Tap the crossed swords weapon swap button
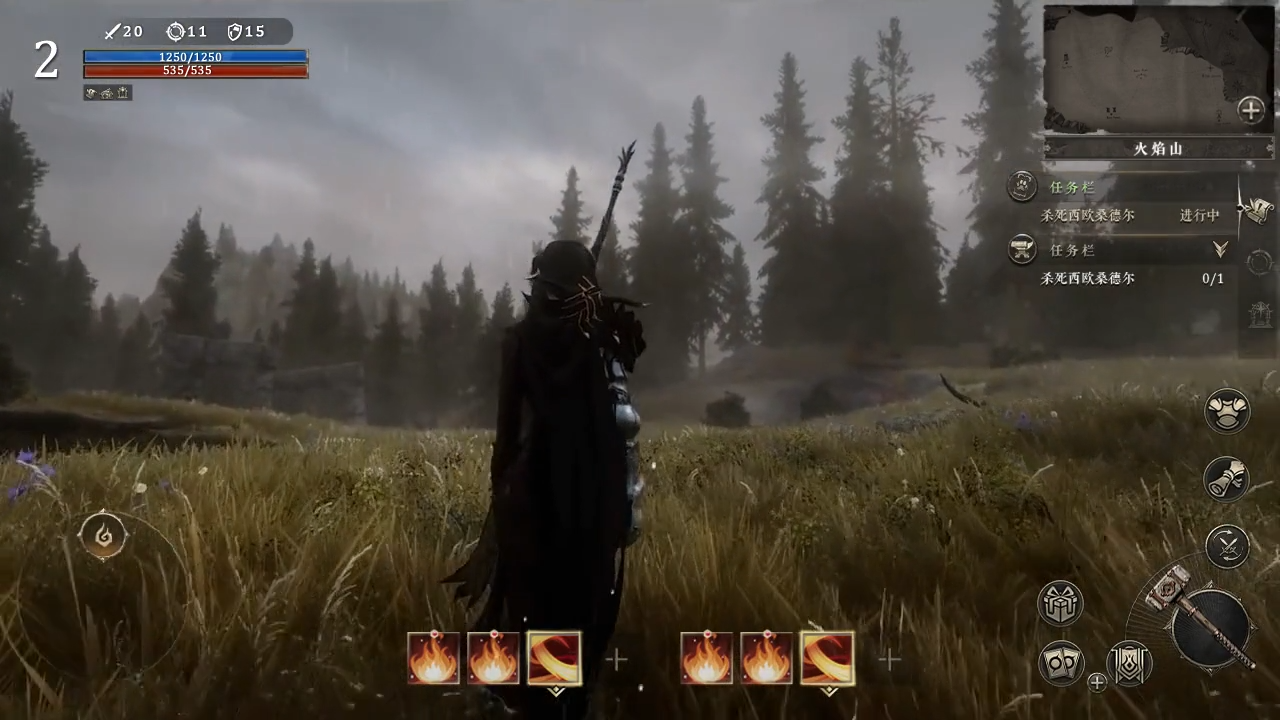1280x720 pixels. 1227,546
